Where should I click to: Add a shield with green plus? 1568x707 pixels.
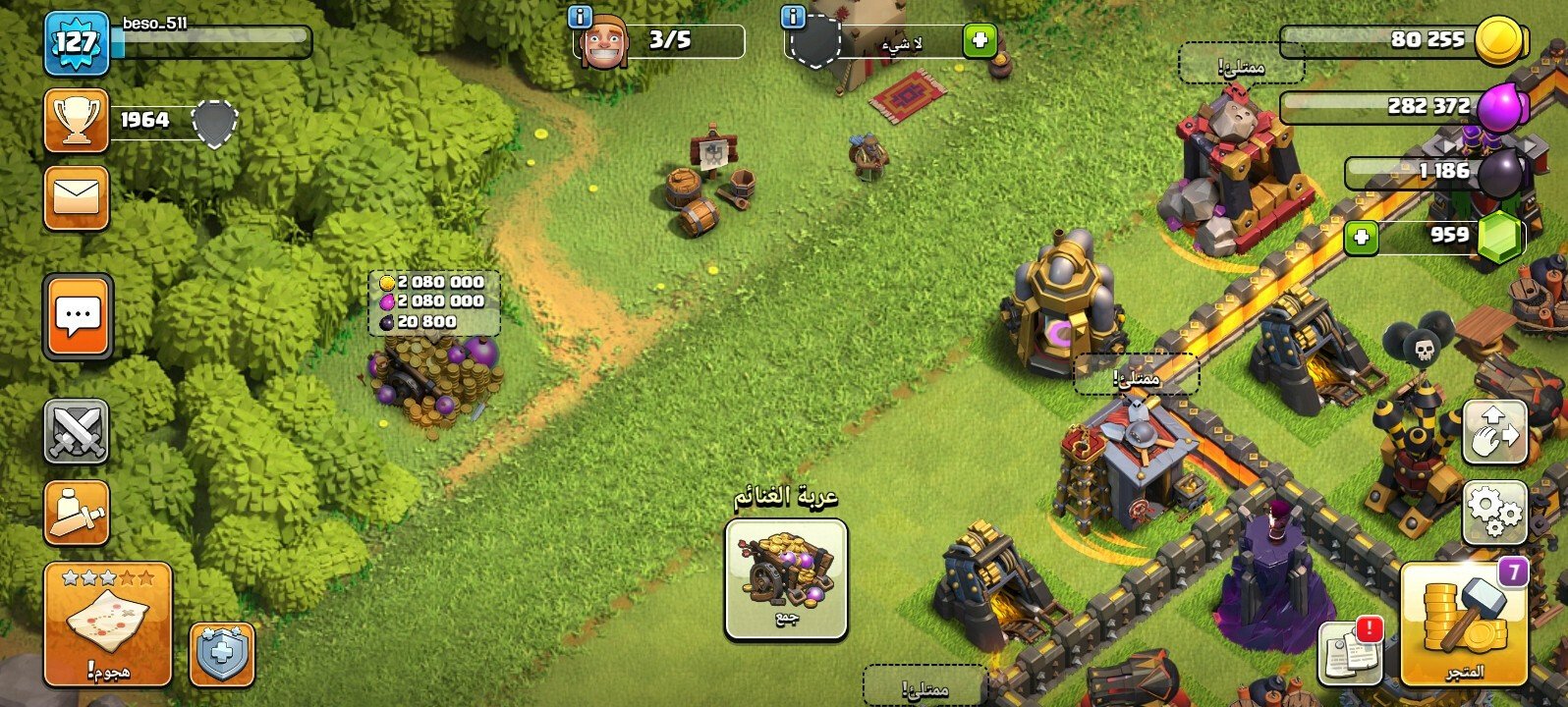click(979, 41)
